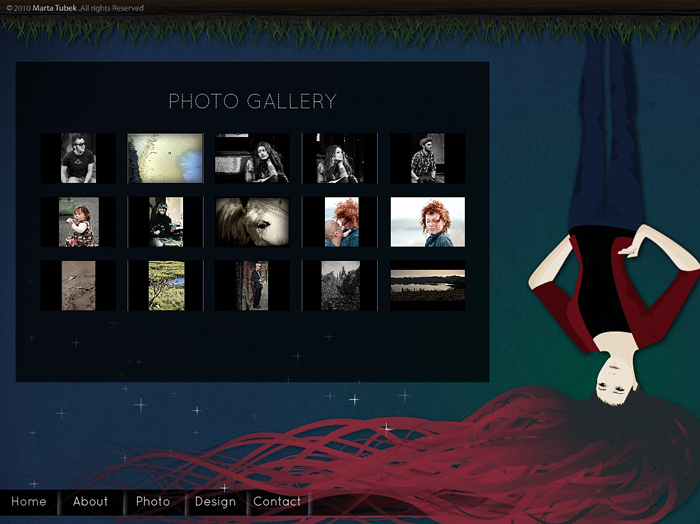This screenshot has width=700, height=524.
Task: View the black-and-white trees photo
Action: coord(340,286)
